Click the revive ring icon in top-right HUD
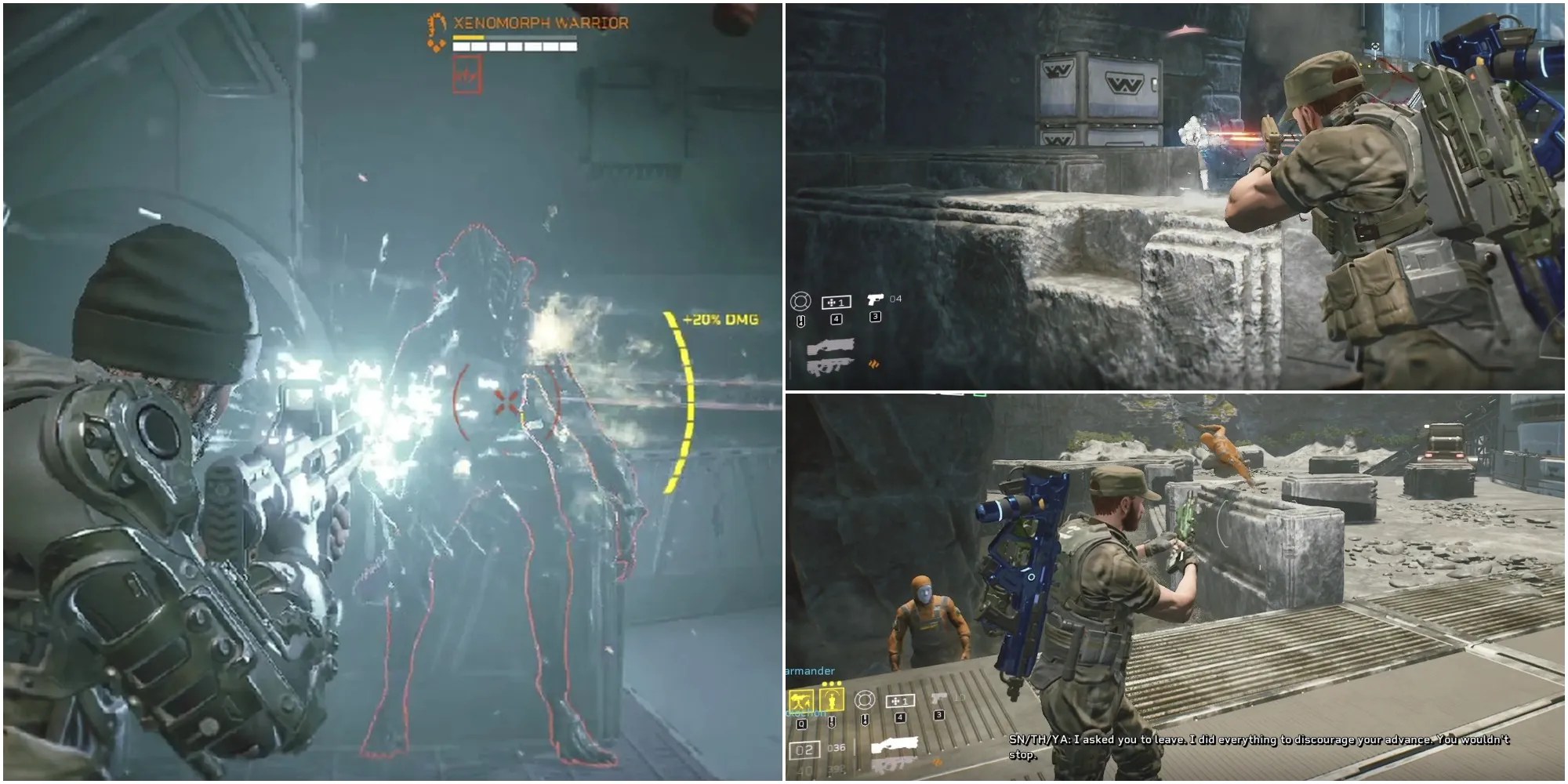1568x784 pixels. (x=801, y=301)
